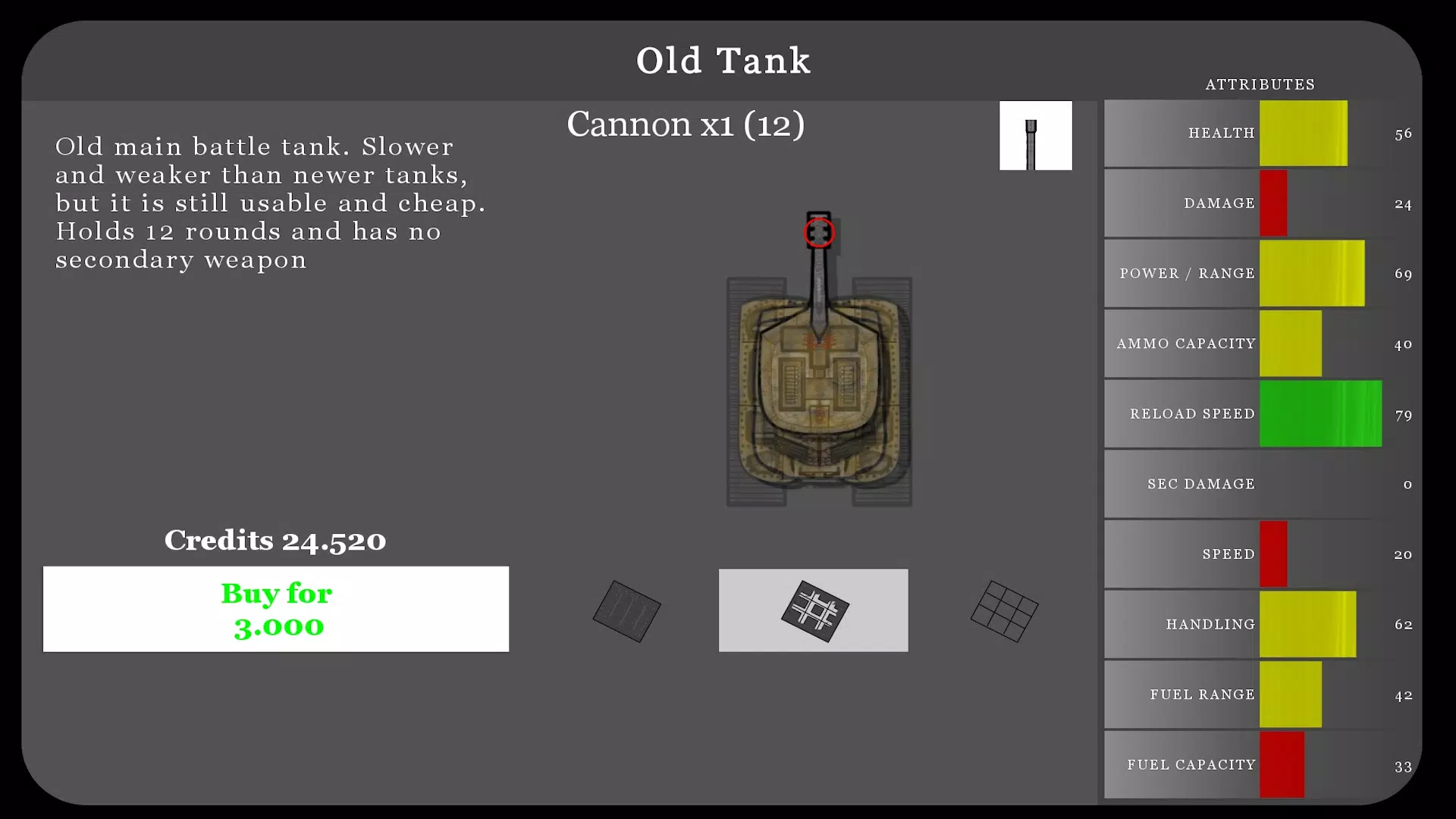Adjust the Handling attribute slider
The image size is (1456, 819).
pyautogui.click(x=1307, y=624)
